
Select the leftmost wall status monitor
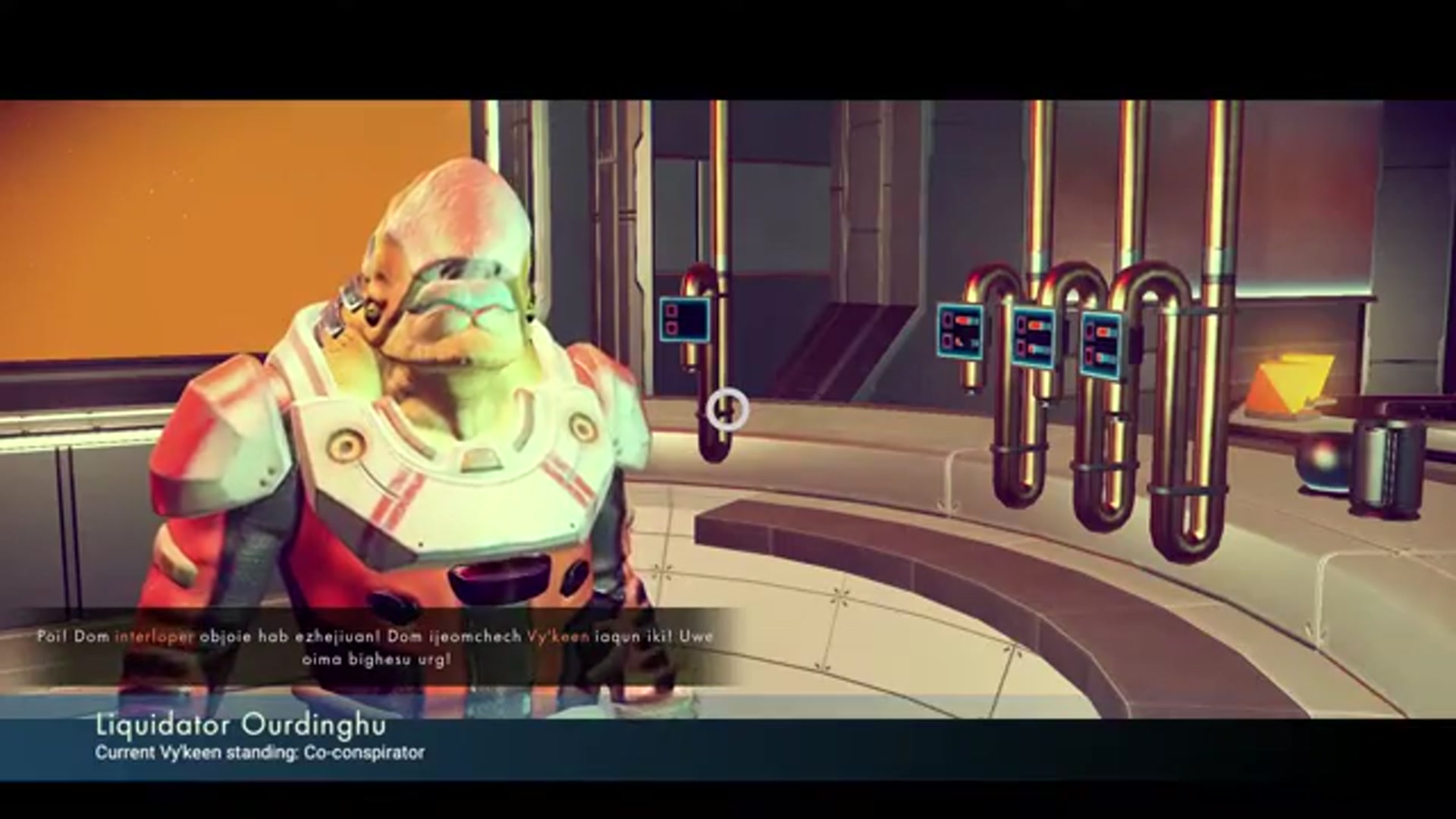[961, 330]
